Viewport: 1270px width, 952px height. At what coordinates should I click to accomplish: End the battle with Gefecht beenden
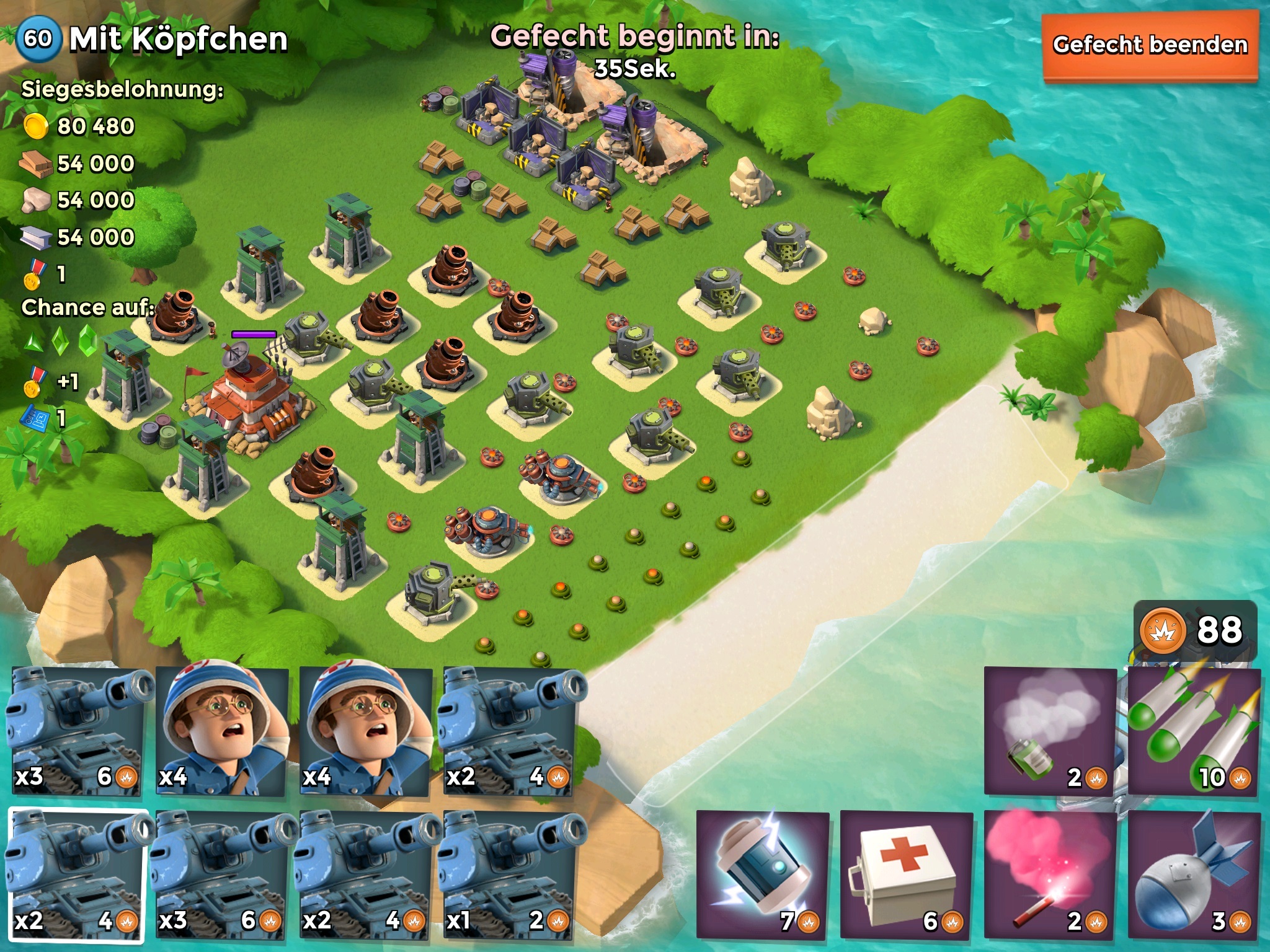tap(1149, 45)
